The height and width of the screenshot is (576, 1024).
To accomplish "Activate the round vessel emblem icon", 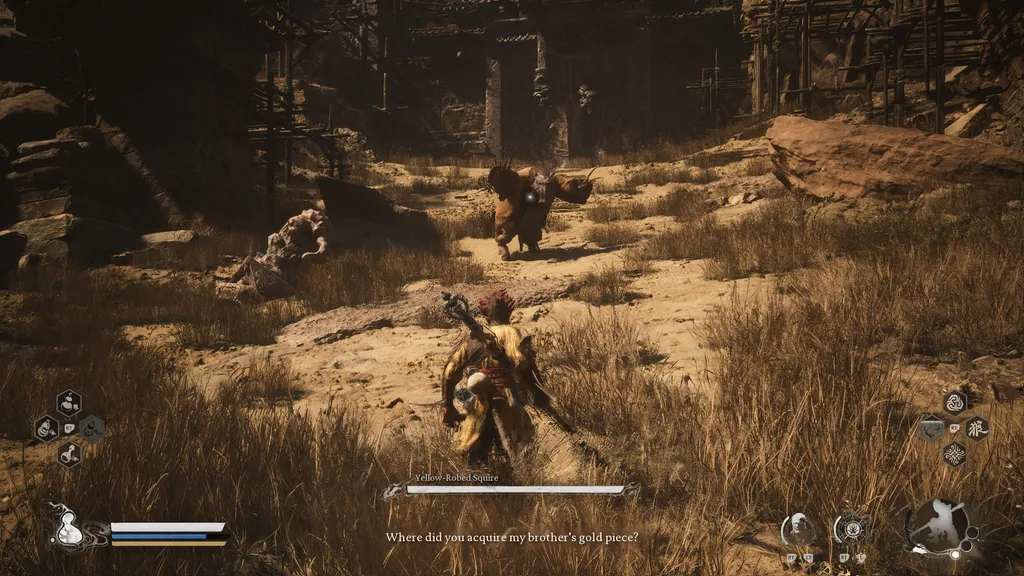I will click(851, 527).
